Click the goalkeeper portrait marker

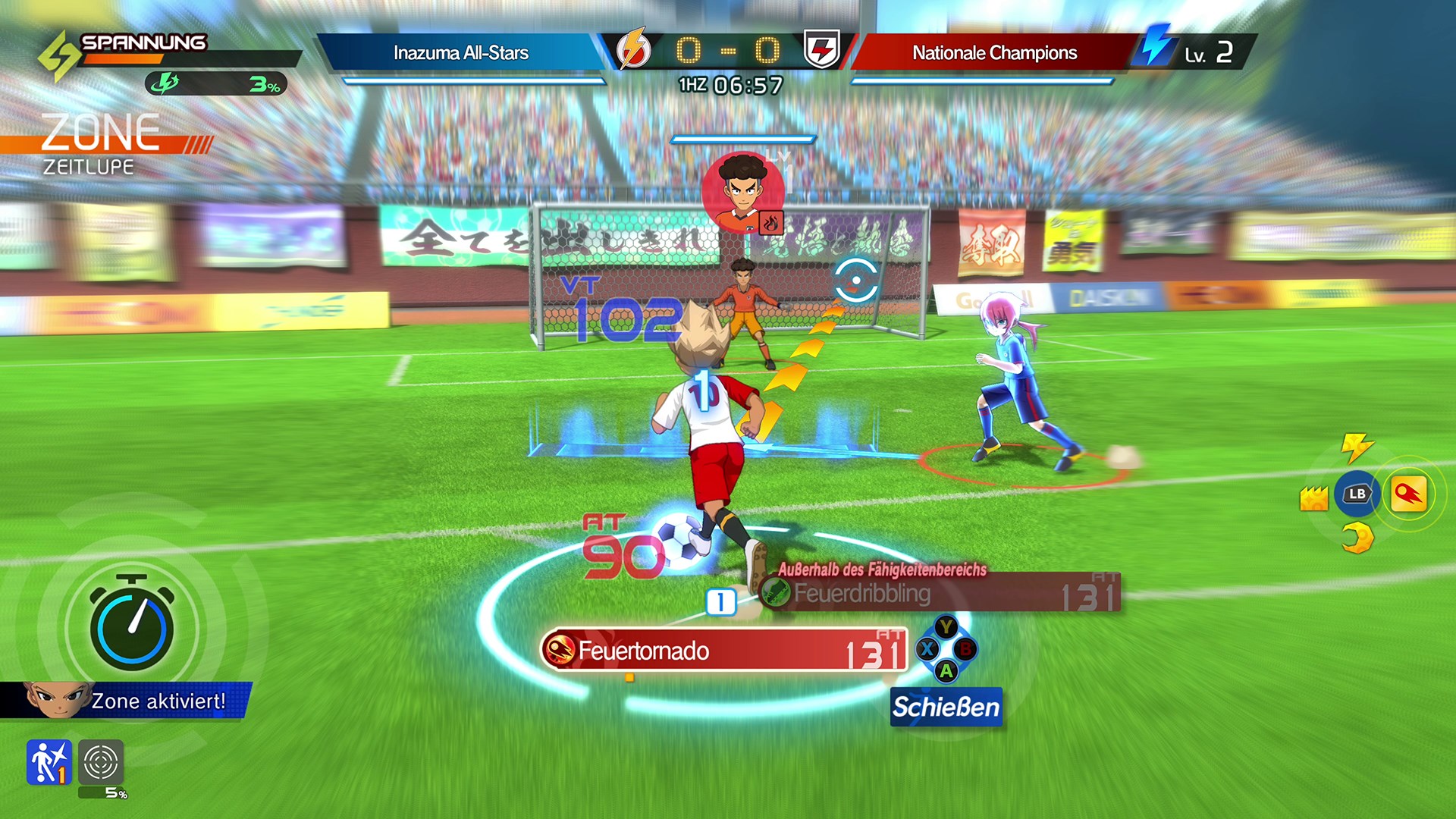coord(742,192)
